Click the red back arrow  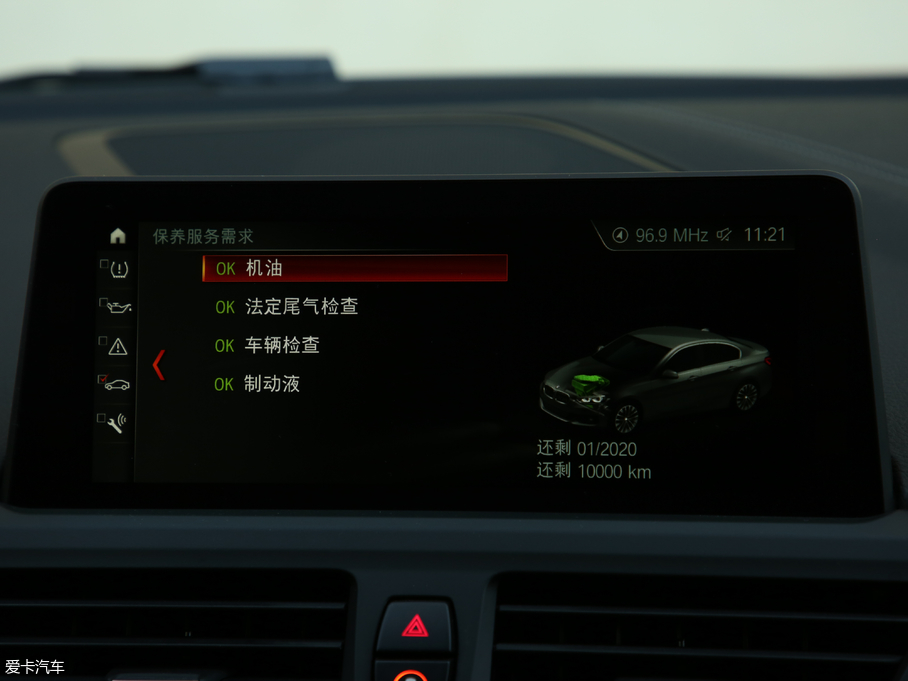(158, 365)
